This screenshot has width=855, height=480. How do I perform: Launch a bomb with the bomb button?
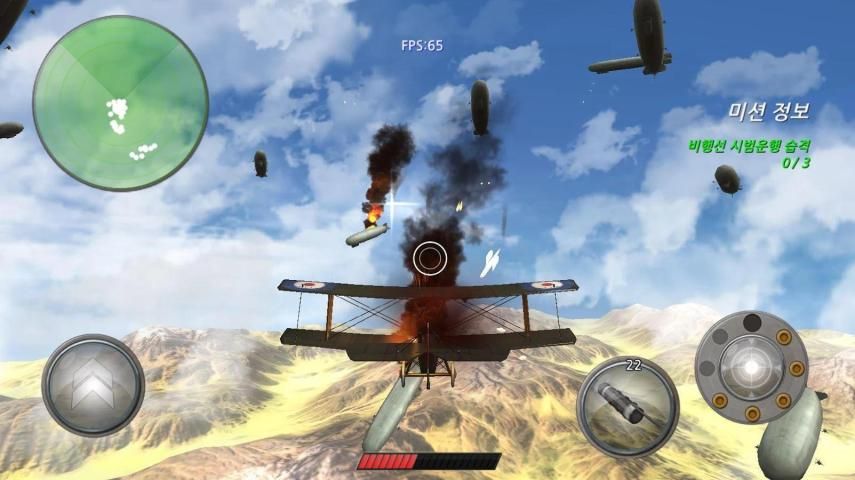pos(628,406)
